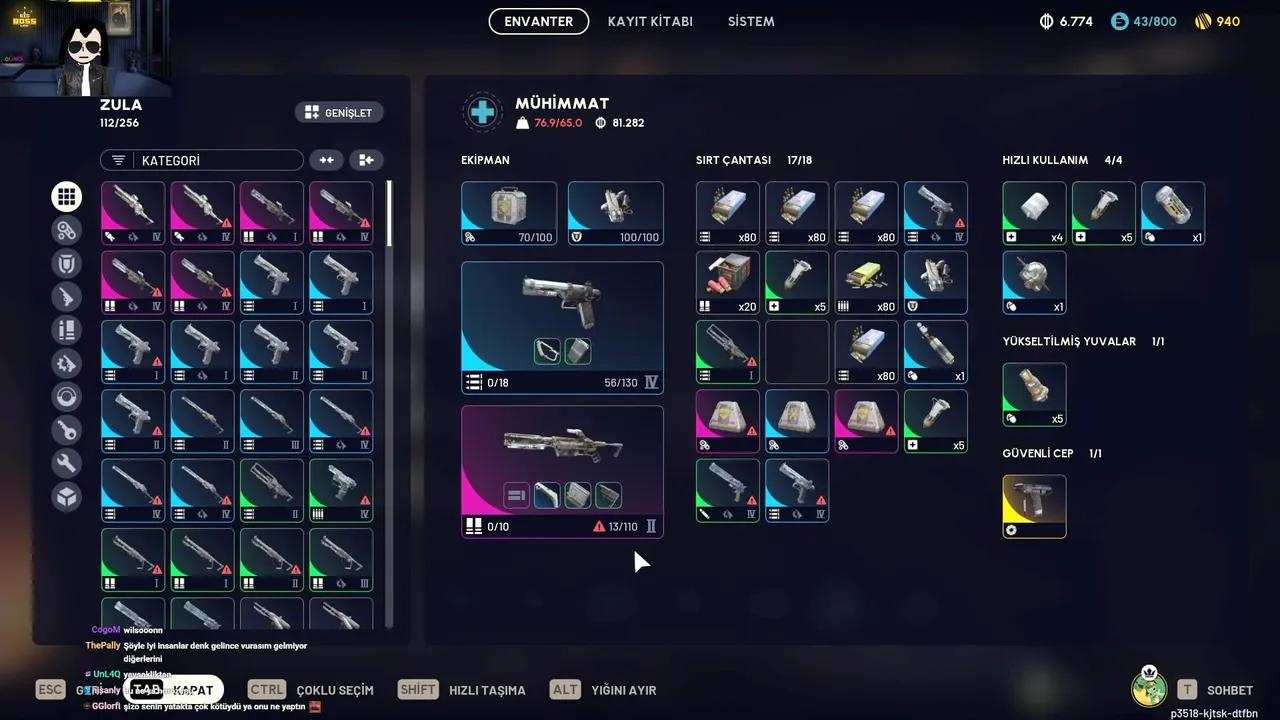Open the Sistem tab
This screenshot has height=720, width=1280.
click(751, 21)
